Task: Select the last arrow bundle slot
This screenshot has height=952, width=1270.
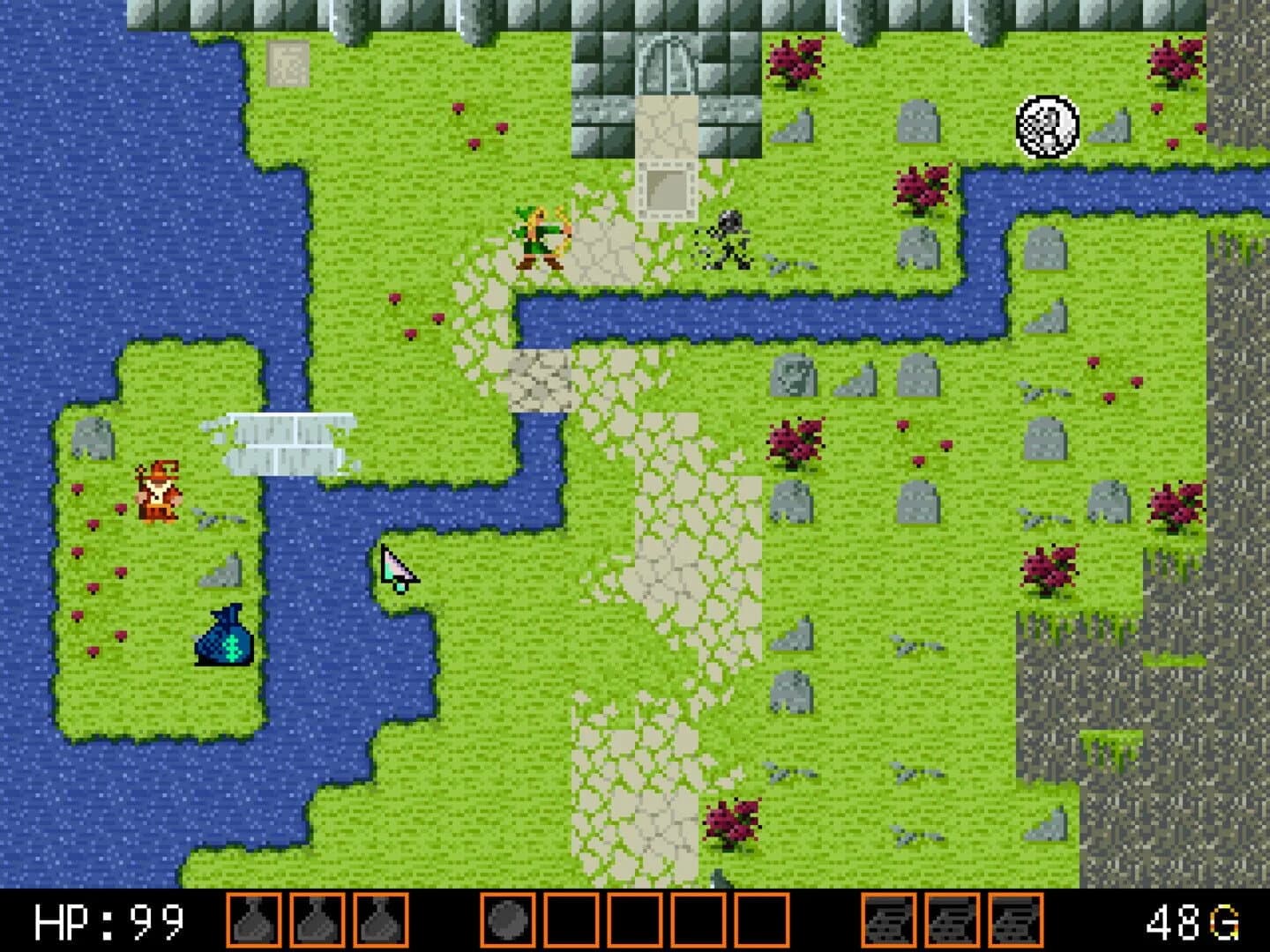Action: tap(1016, 924)
